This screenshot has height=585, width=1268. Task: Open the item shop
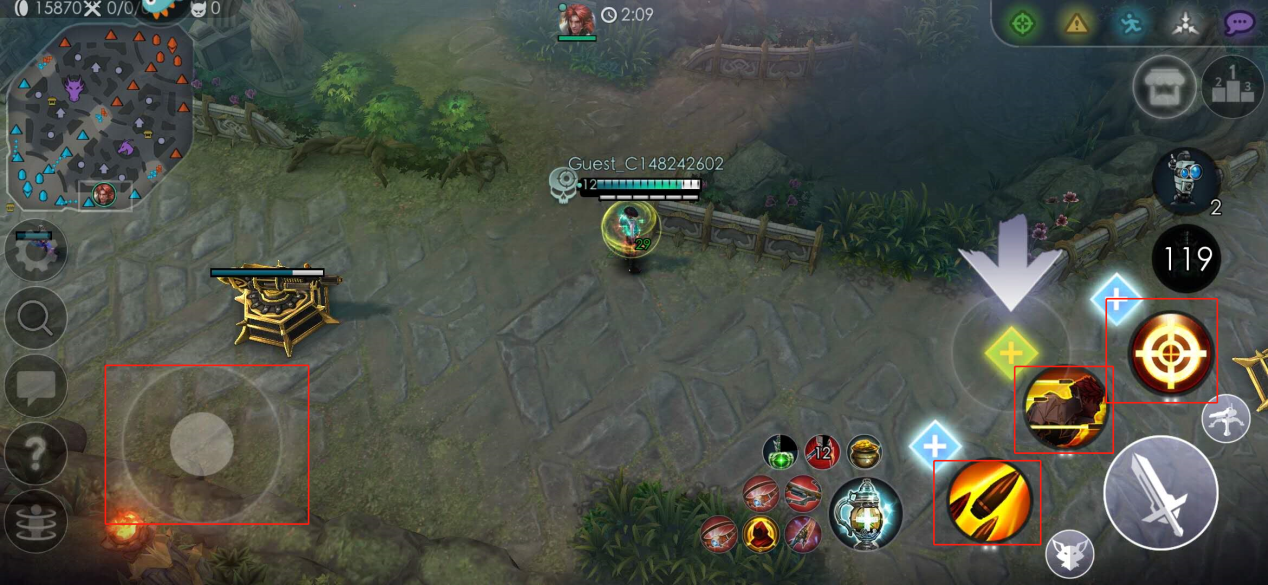1165,86
